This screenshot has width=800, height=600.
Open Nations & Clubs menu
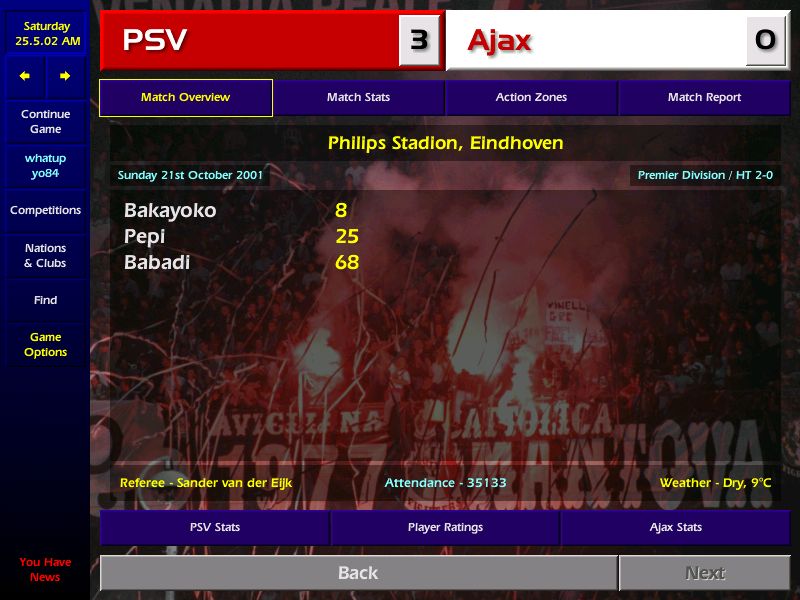(x=45, y=256)
